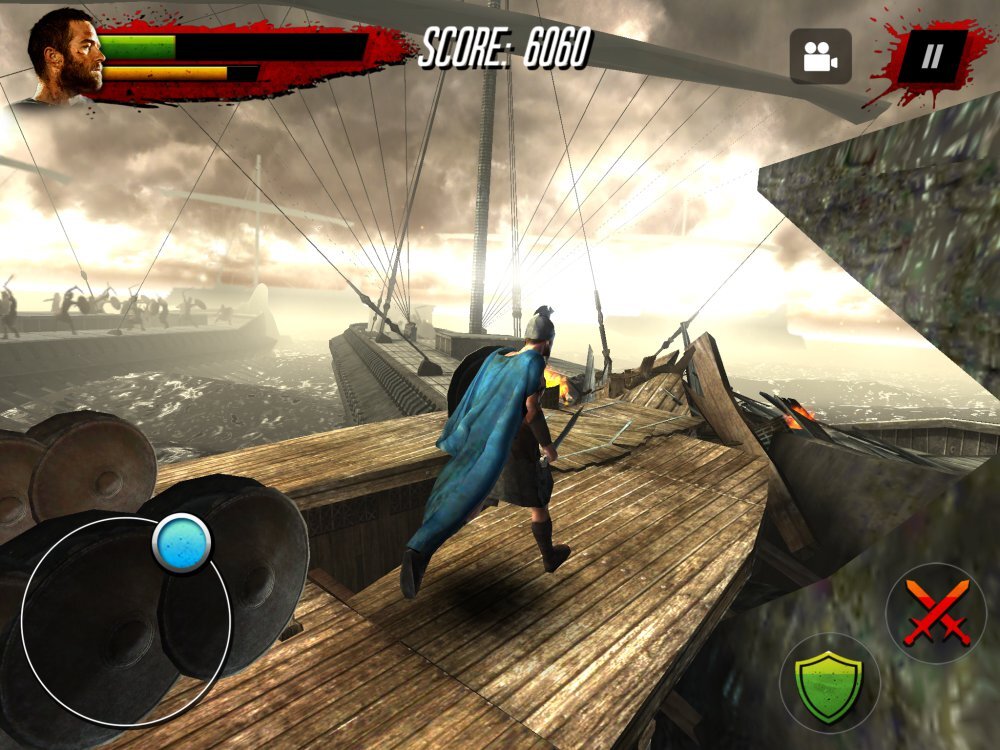
Task: Switch the camera view
Action: [820, 56]
